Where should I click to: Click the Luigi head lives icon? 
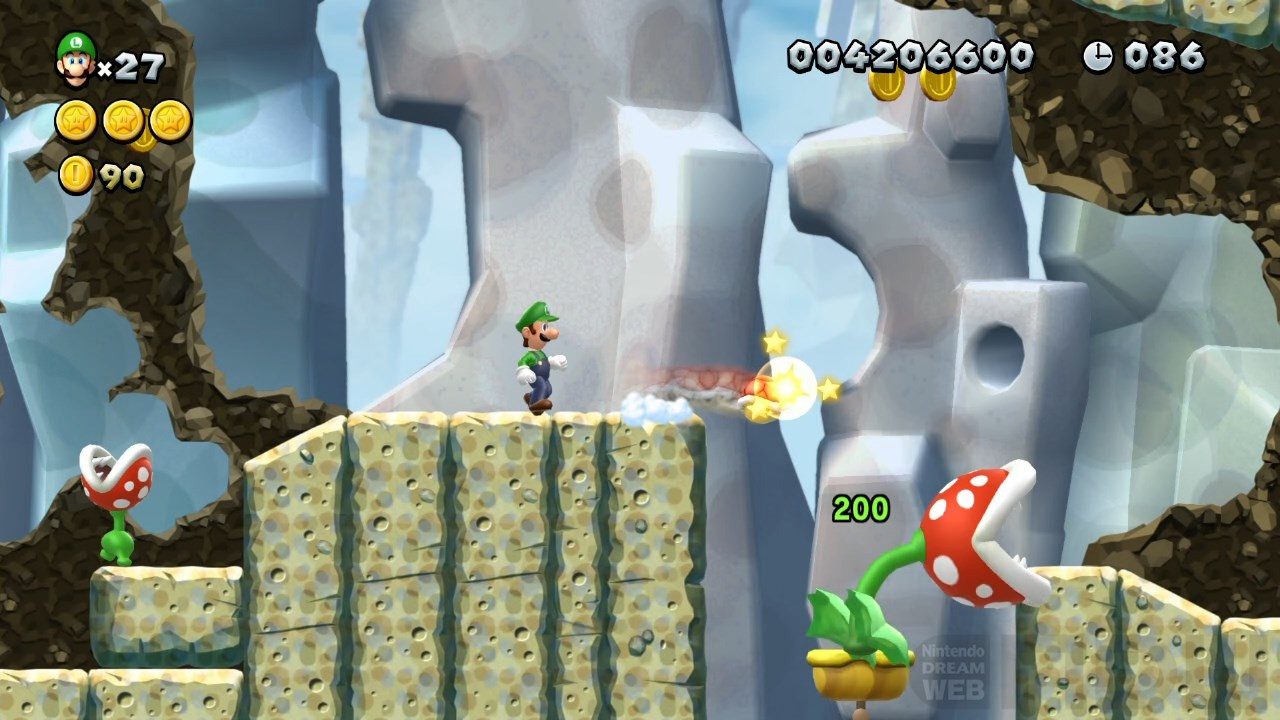pyautogui.click(x=75, y=58)
